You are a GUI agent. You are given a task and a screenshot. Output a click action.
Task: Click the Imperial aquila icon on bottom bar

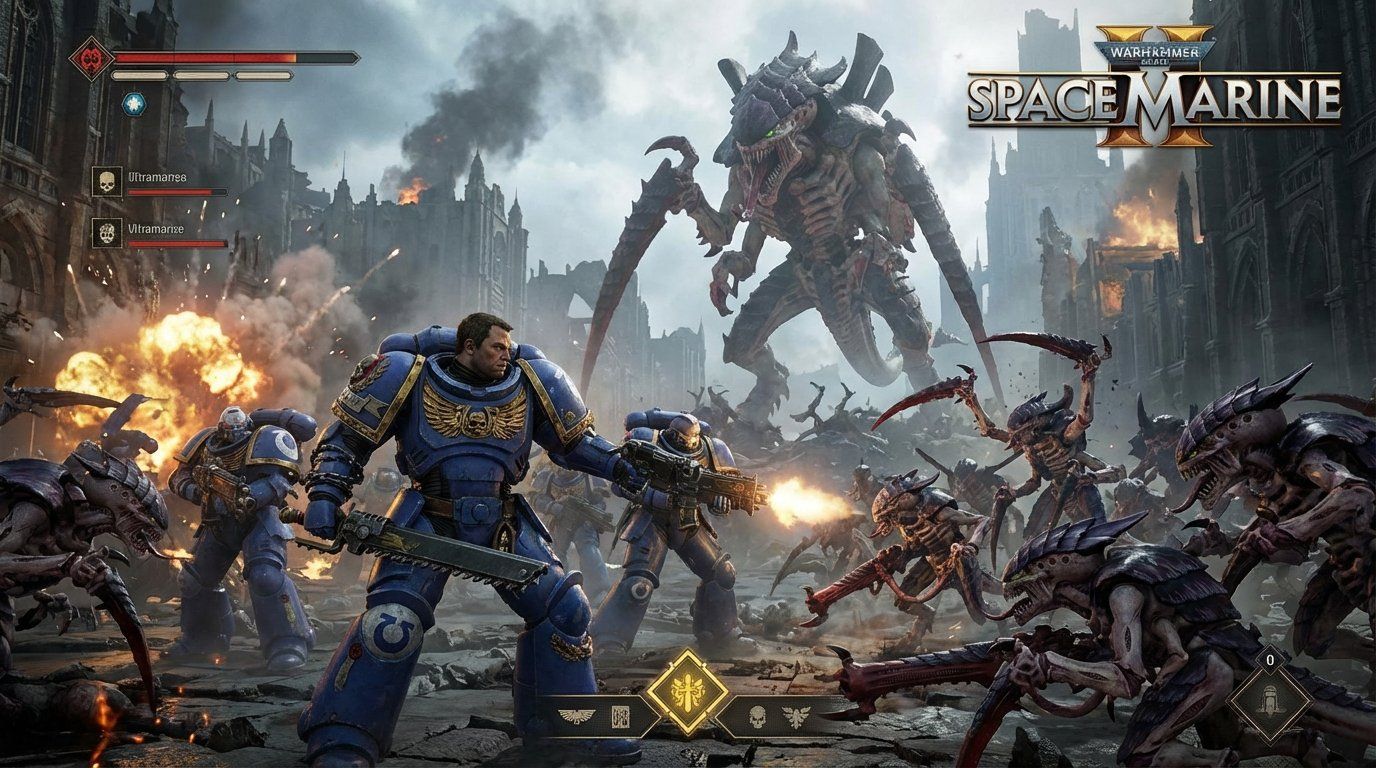point(575,714)
